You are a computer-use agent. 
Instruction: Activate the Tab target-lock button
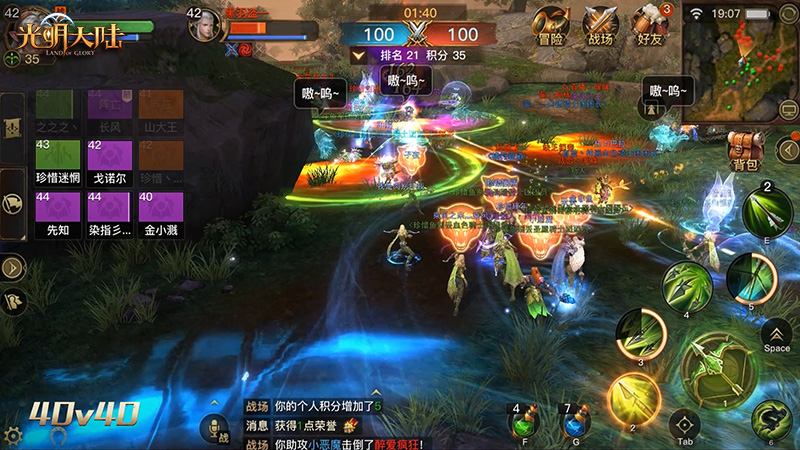(685, 425)
